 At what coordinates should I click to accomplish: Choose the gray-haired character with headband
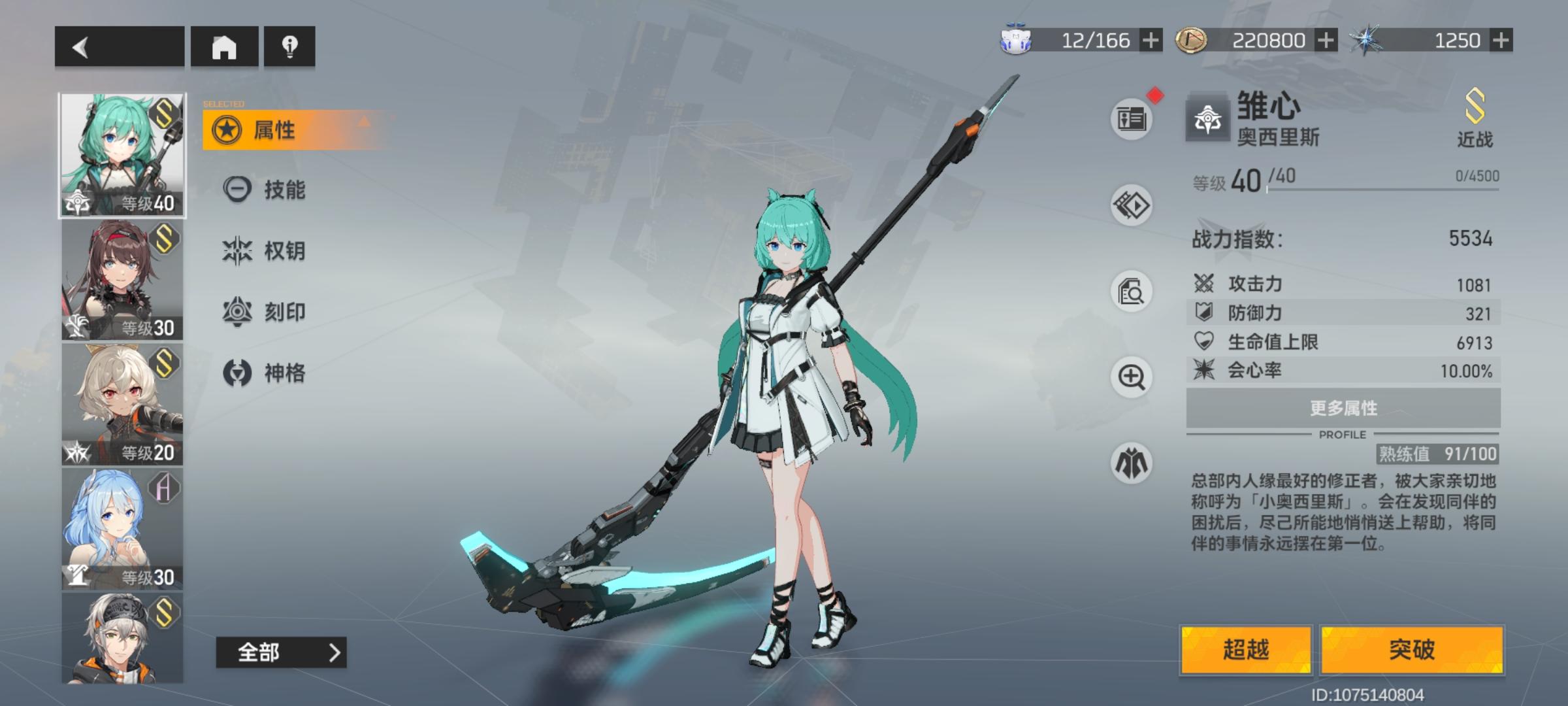(x=122, y=638)
